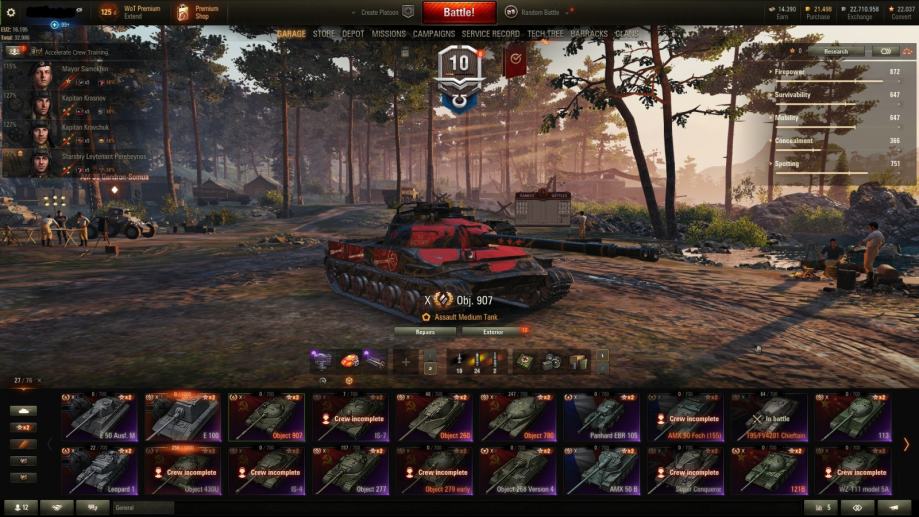Pick the AMX 50 B tank
919x517 pixels.
pos(600,470)
